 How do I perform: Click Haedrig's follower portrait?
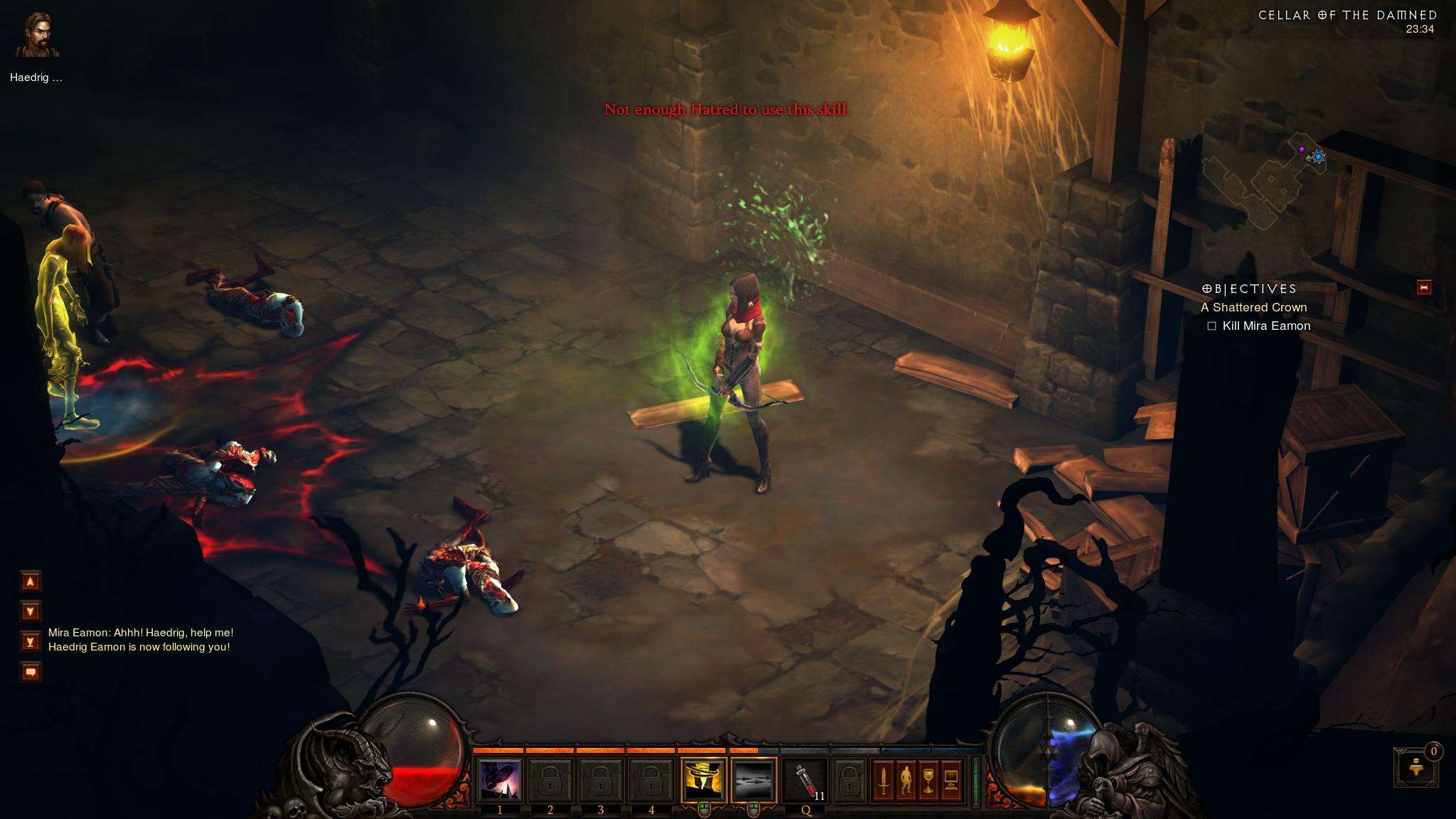[x=38, y=36]
